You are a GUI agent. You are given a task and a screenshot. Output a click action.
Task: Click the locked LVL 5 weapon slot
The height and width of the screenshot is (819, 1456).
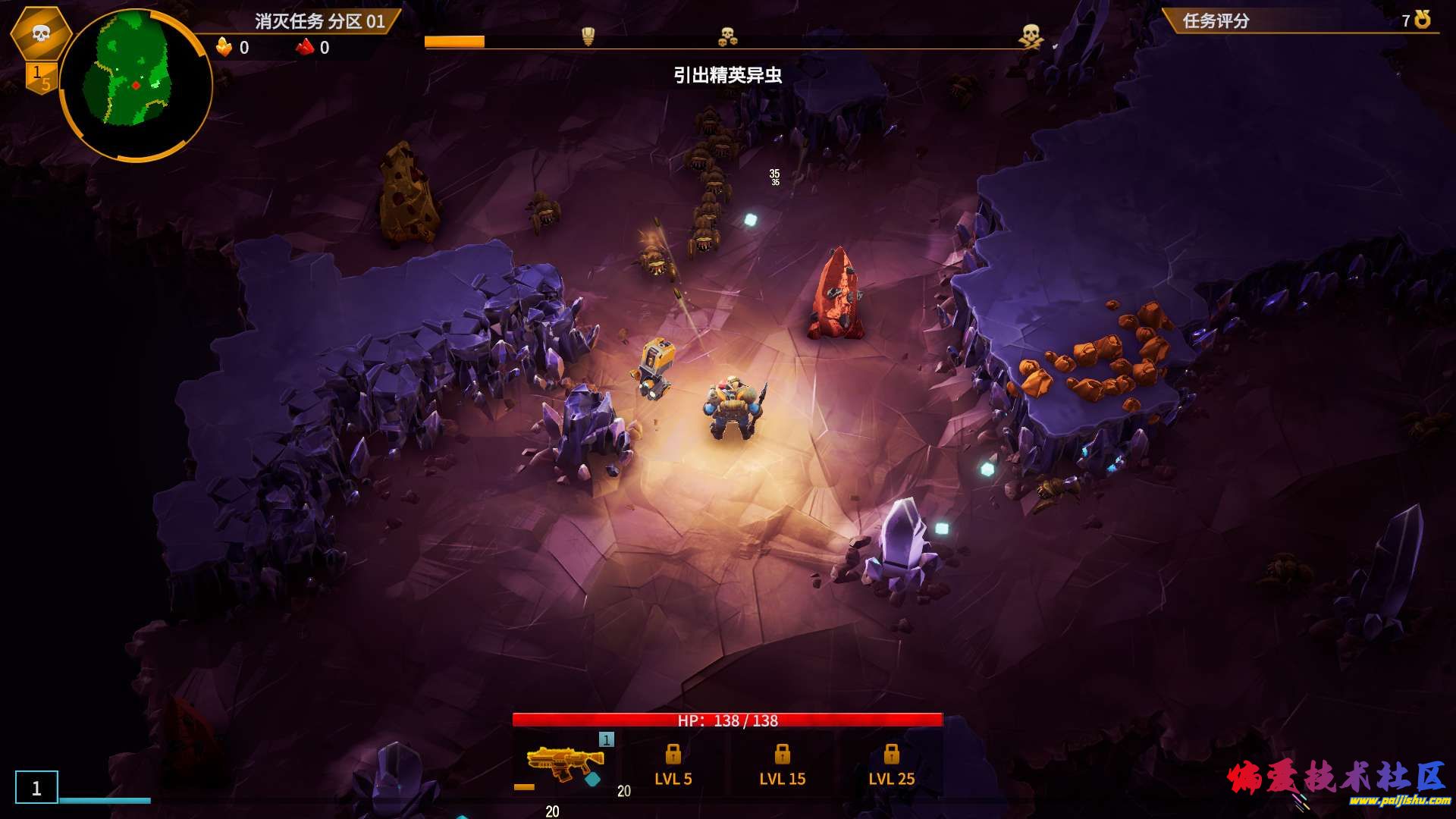[x=673, y=764]
